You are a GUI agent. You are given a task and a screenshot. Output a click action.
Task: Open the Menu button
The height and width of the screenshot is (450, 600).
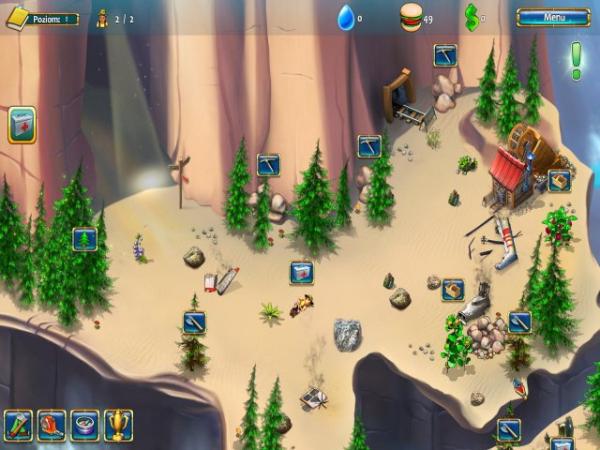pyautogui.click(x=552, y=17)
